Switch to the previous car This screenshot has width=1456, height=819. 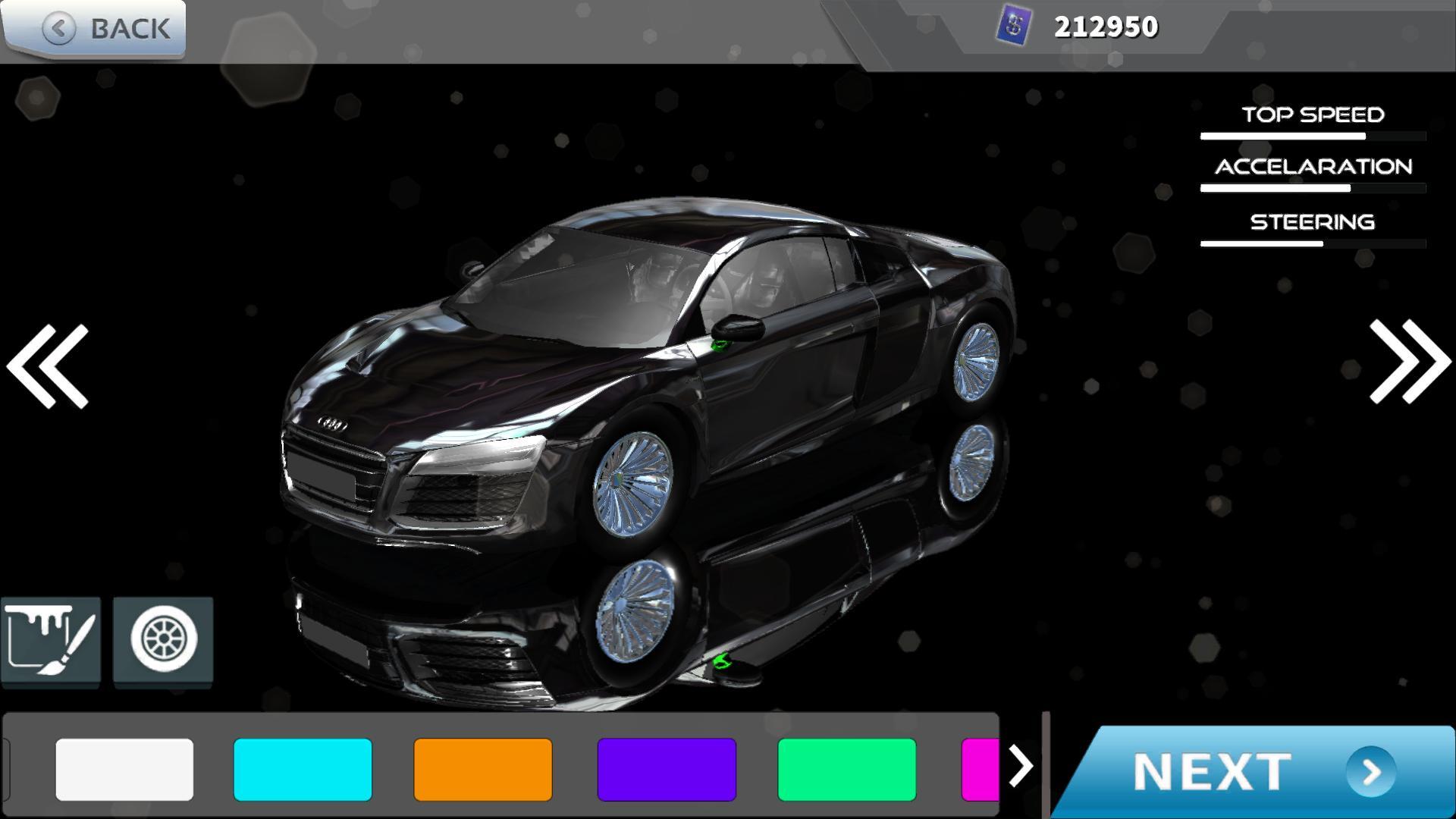click(49, 366)
